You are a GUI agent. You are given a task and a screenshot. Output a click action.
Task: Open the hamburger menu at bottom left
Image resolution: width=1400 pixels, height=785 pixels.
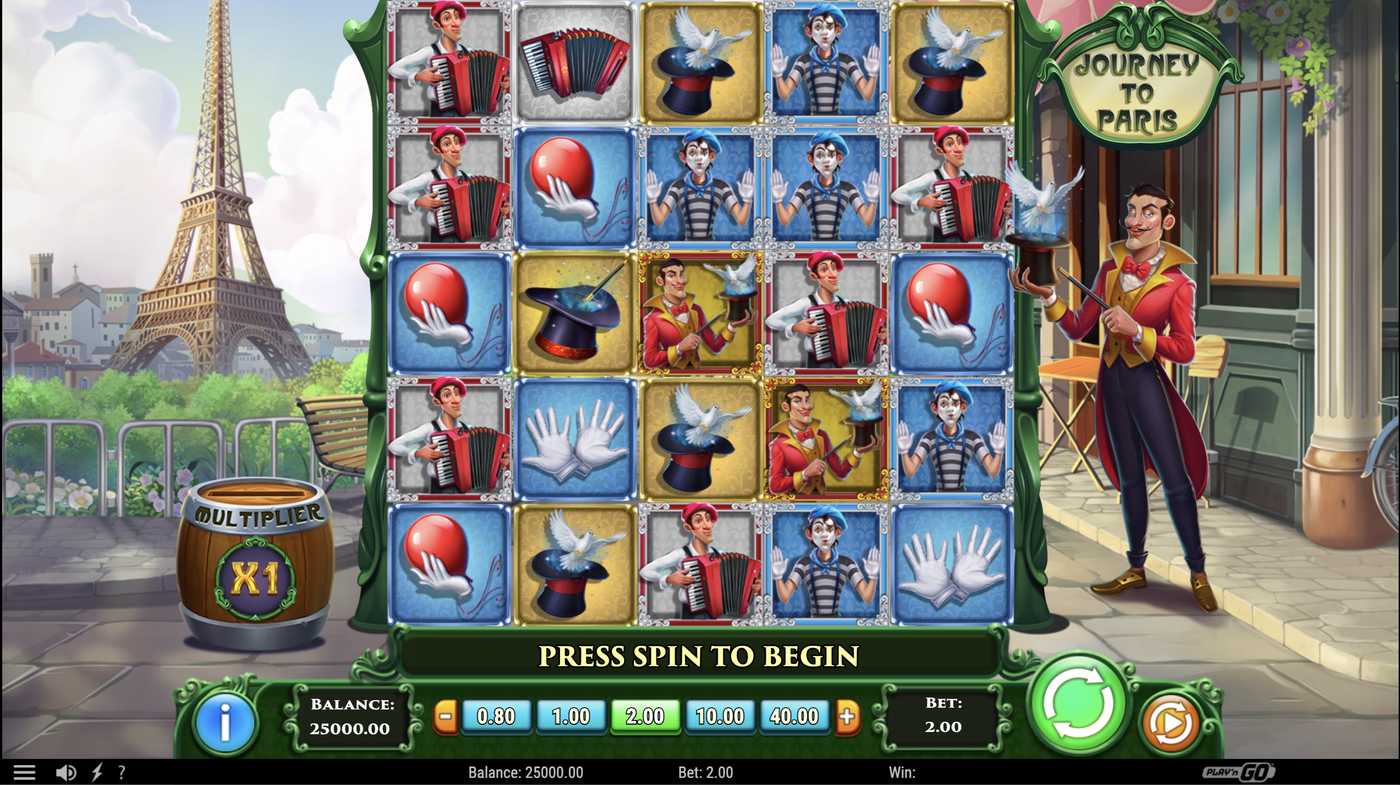(x=25, y=770)
